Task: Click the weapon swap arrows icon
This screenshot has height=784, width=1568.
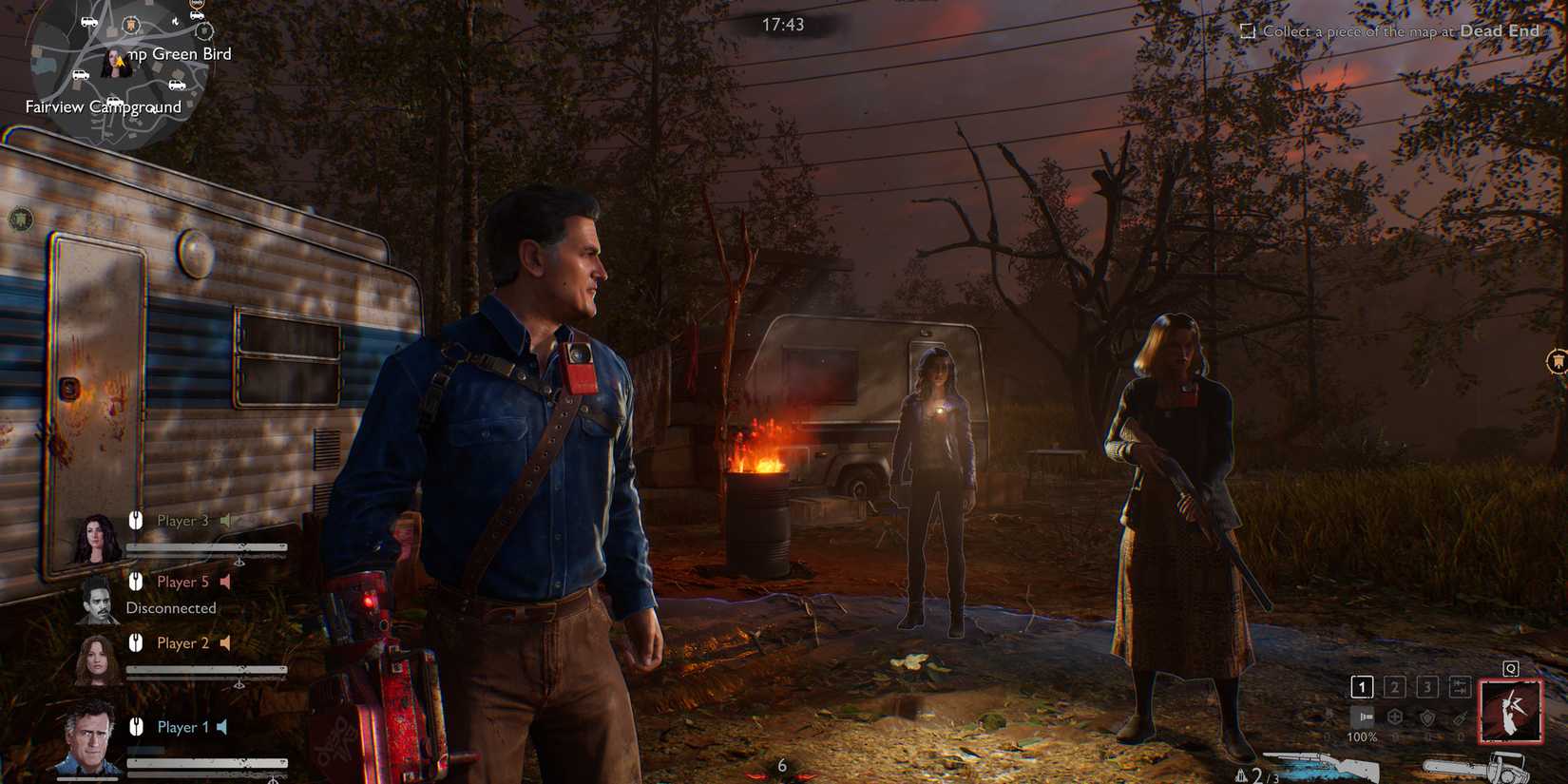Action: point(1460,686)
